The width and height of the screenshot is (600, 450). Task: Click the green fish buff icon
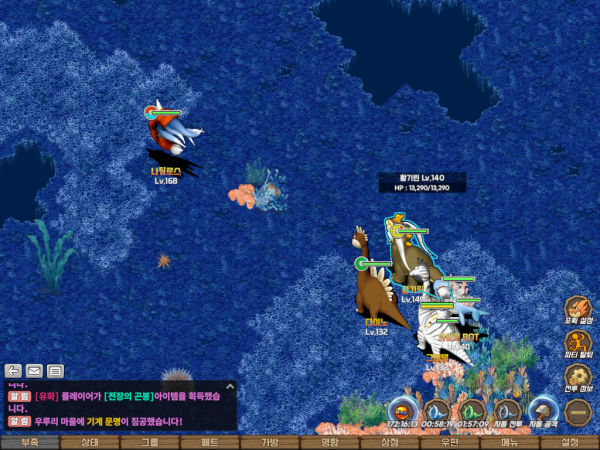pos(472,410)
